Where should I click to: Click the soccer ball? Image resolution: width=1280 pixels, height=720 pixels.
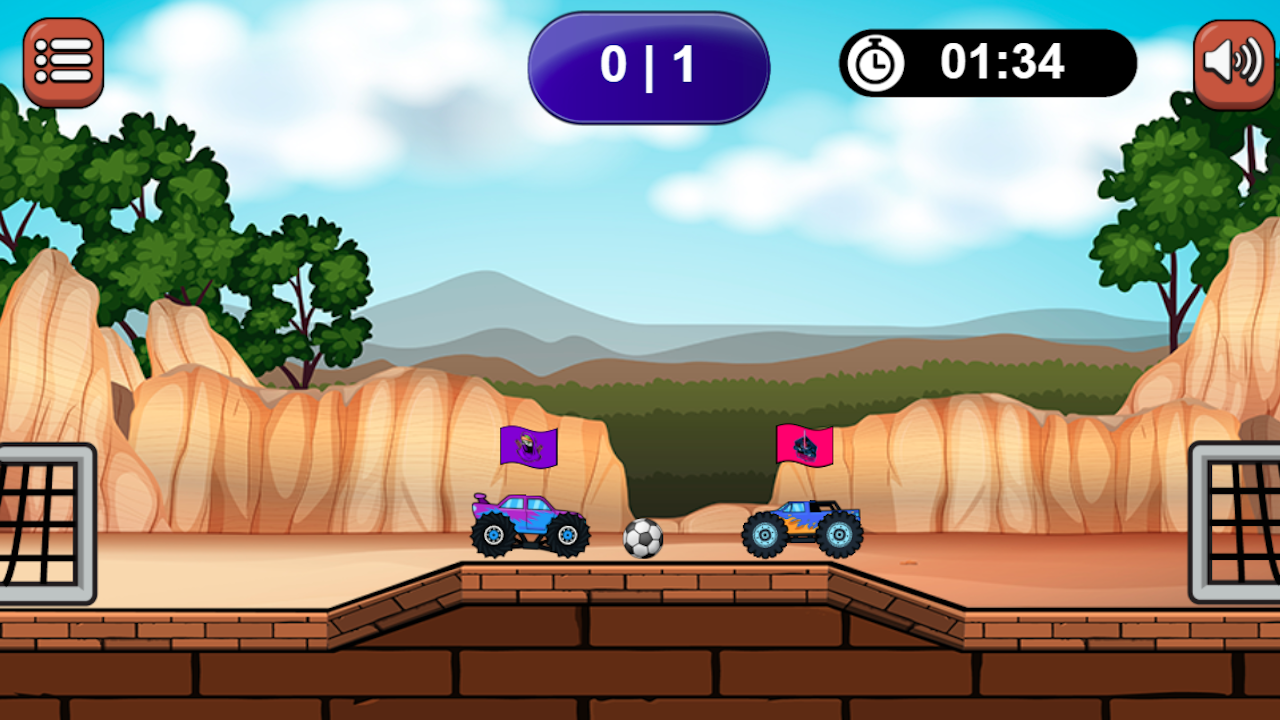(x=641, y=540)
